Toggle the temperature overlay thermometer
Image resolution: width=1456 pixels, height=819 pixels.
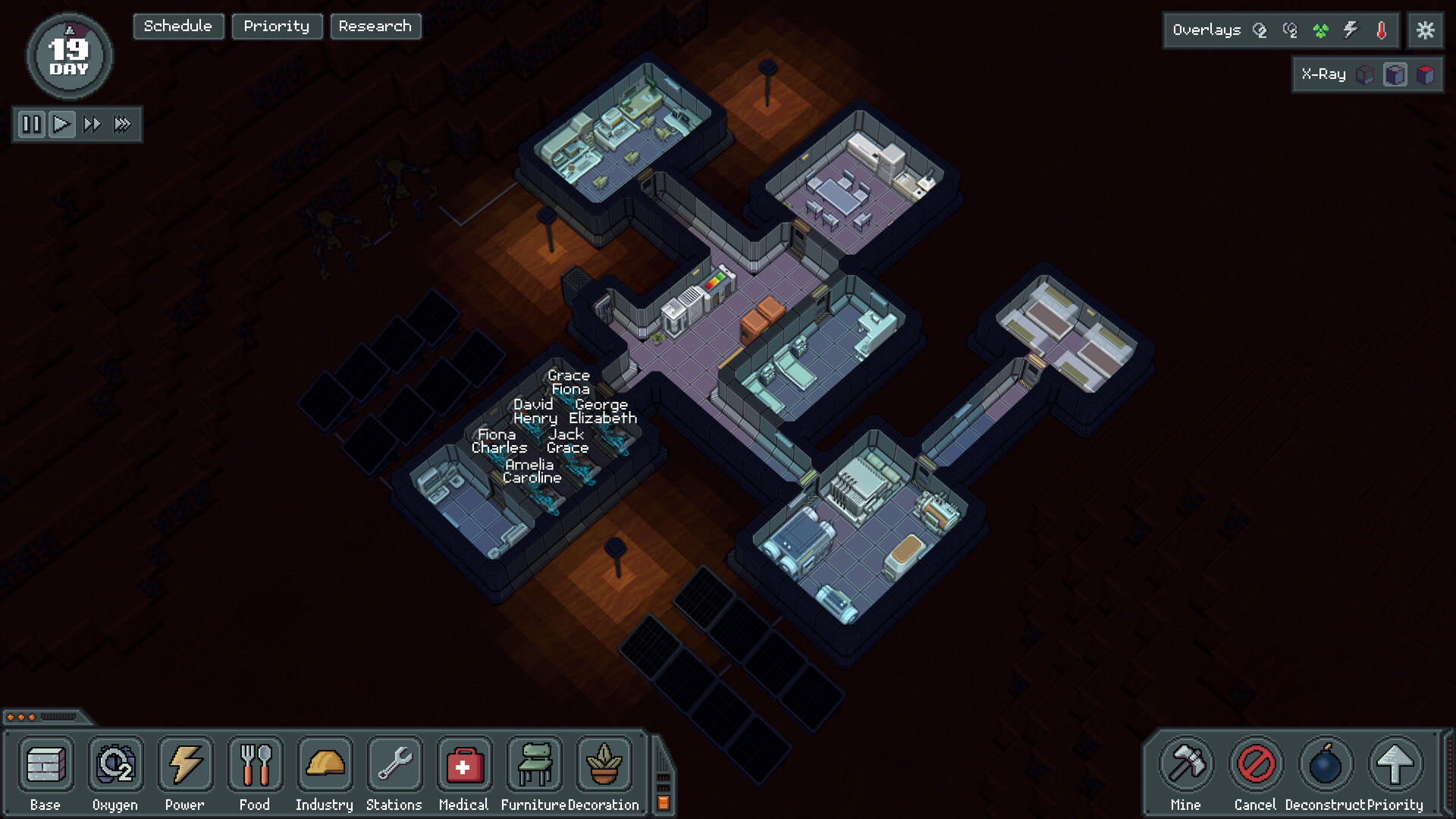point(1382,30)
